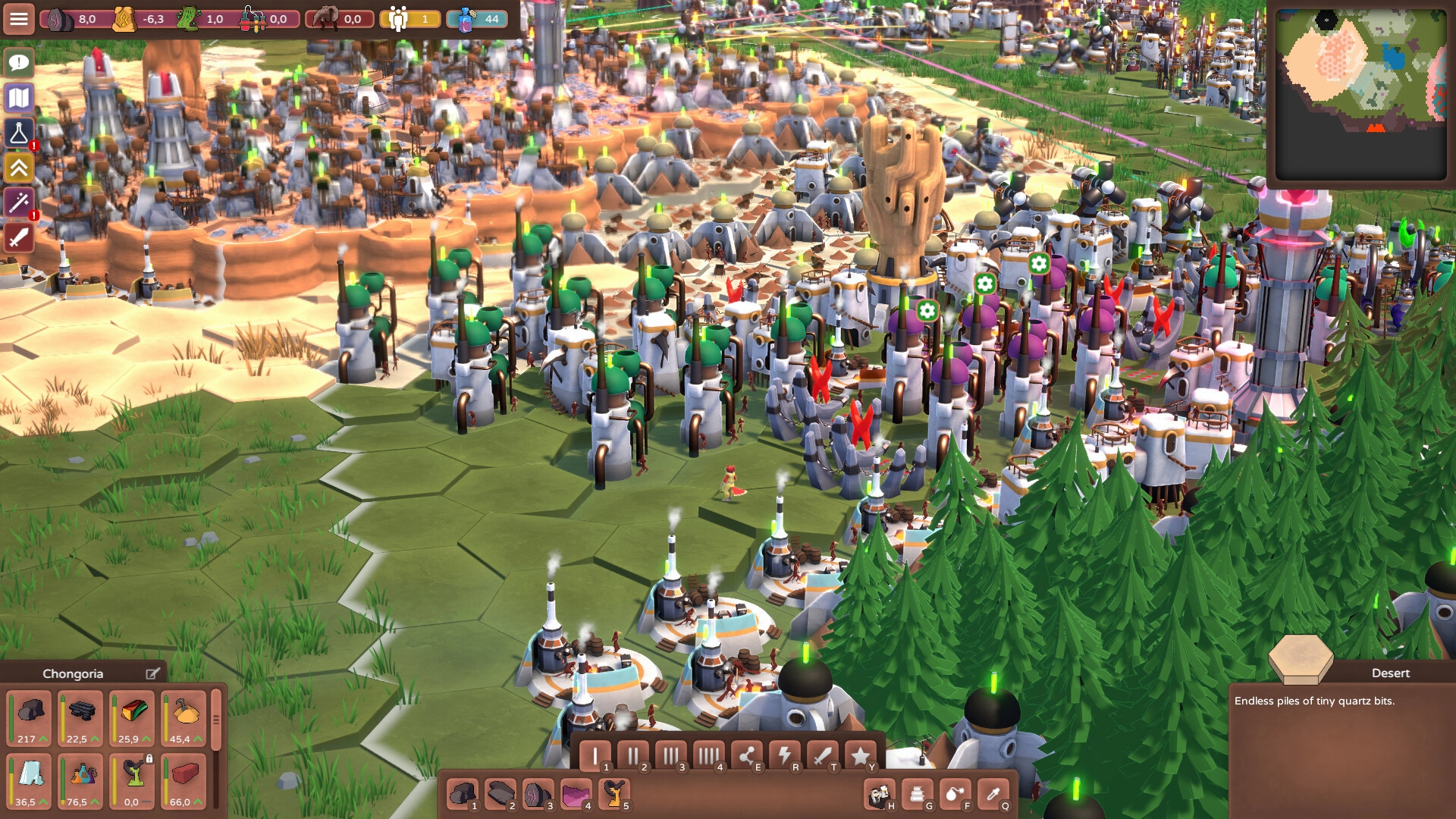Open the world map panel

tap(19, 98)
